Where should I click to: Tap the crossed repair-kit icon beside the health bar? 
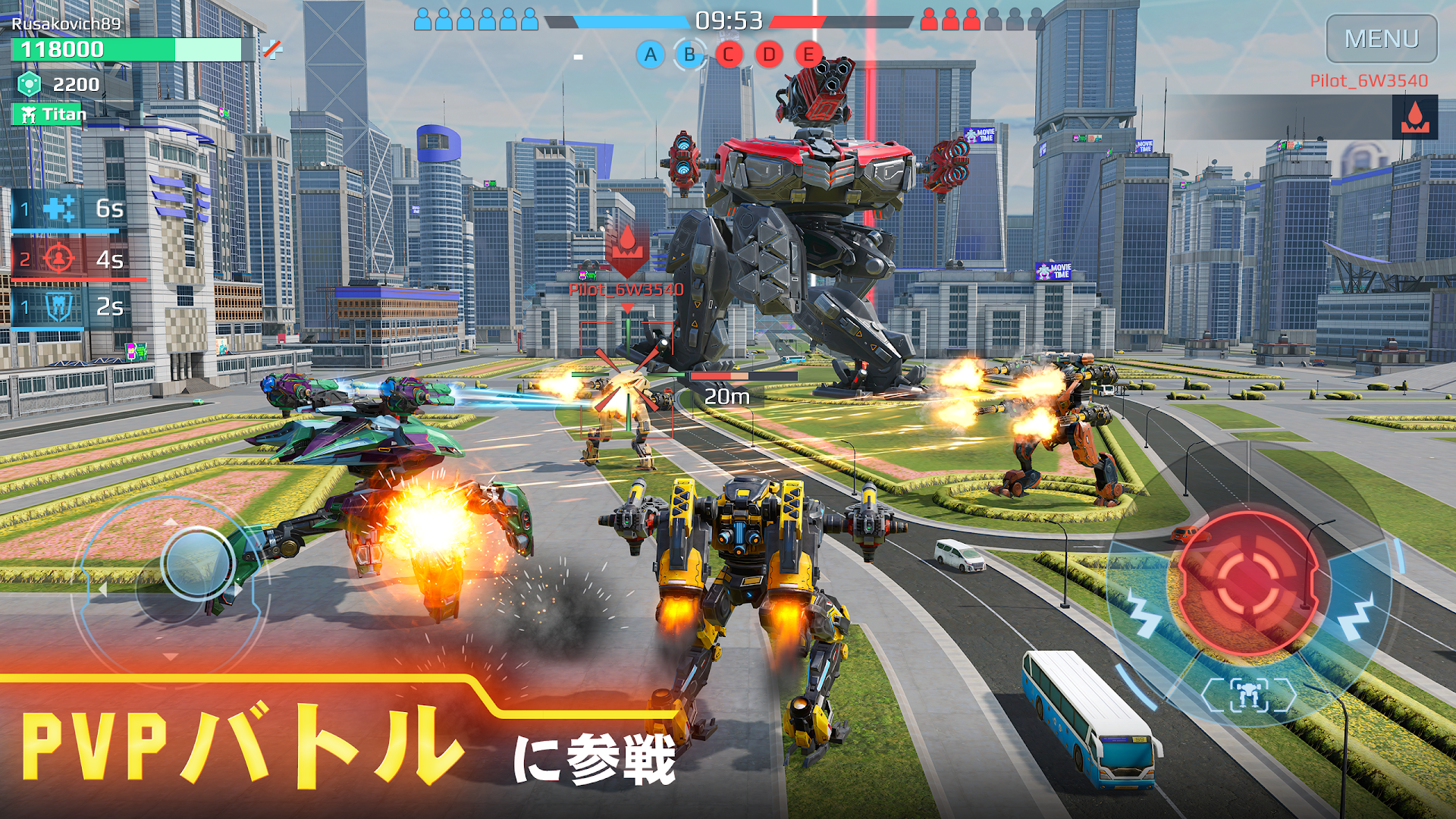271,49
